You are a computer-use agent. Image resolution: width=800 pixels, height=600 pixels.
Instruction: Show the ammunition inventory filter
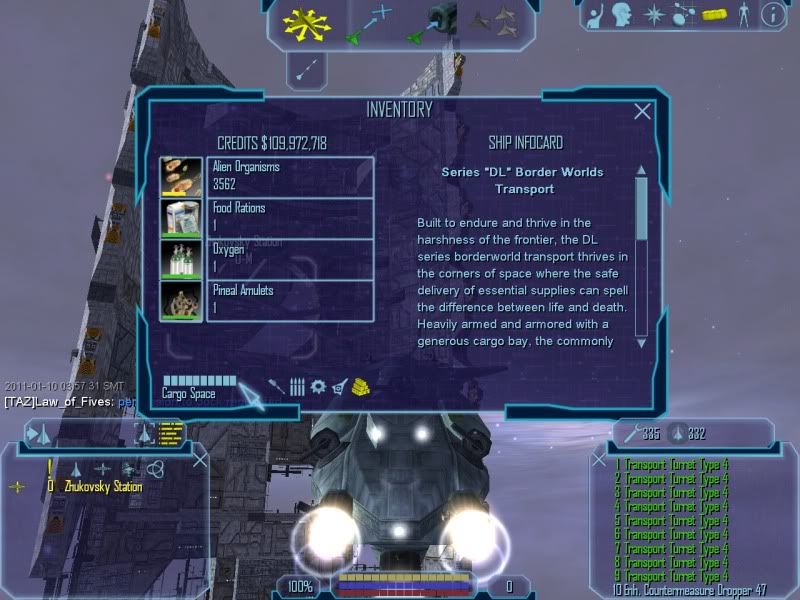297,386
